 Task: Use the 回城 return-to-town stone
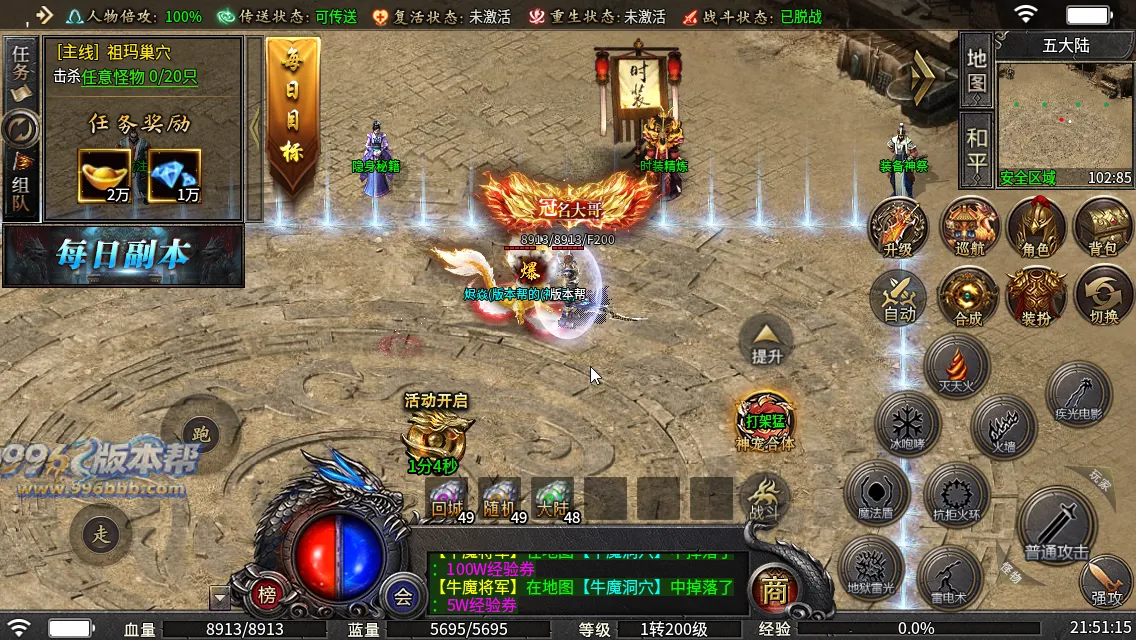[448, 497]
